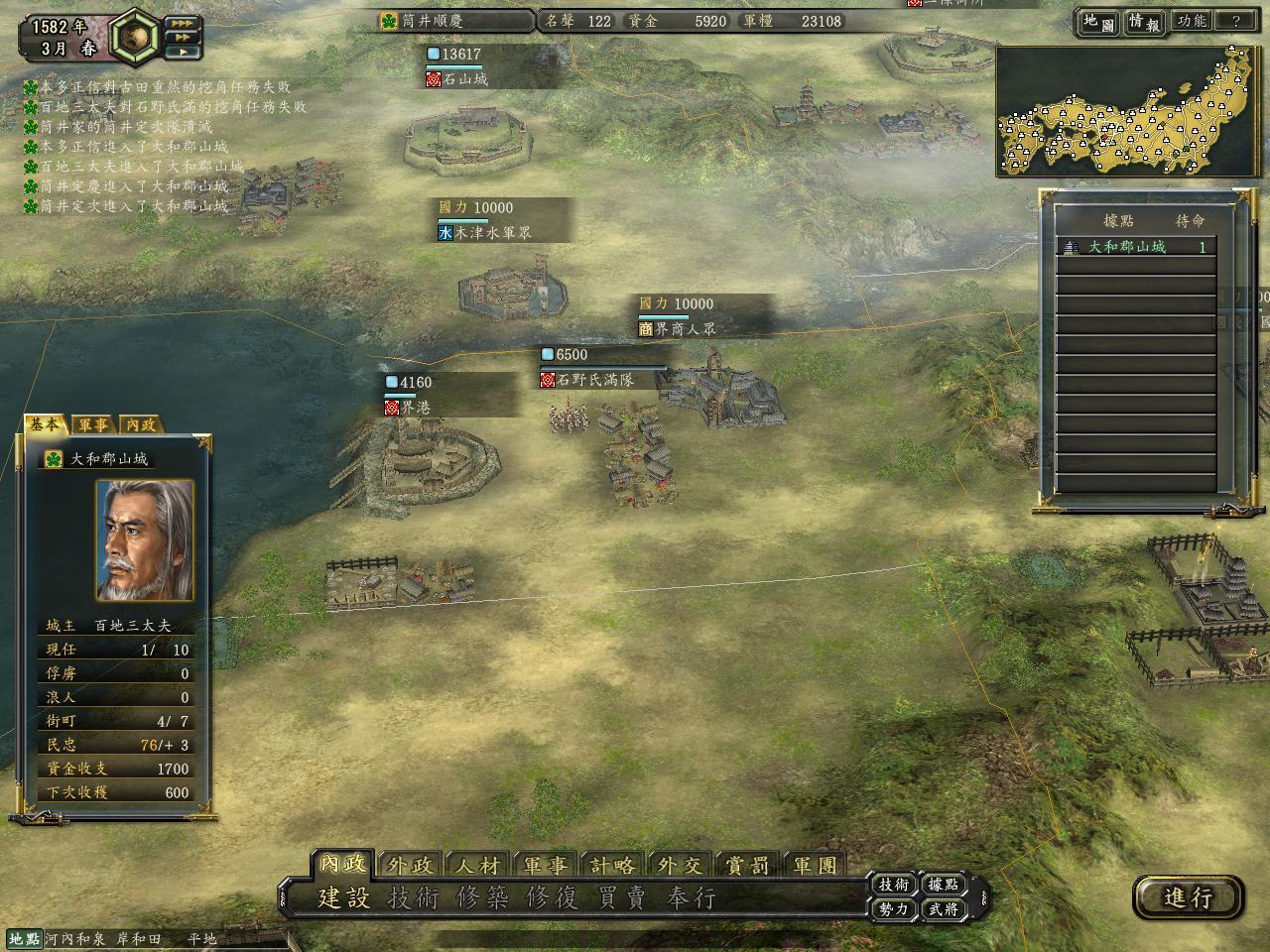Open the 軍事 command tab in bottom bar

pos(545,865)
